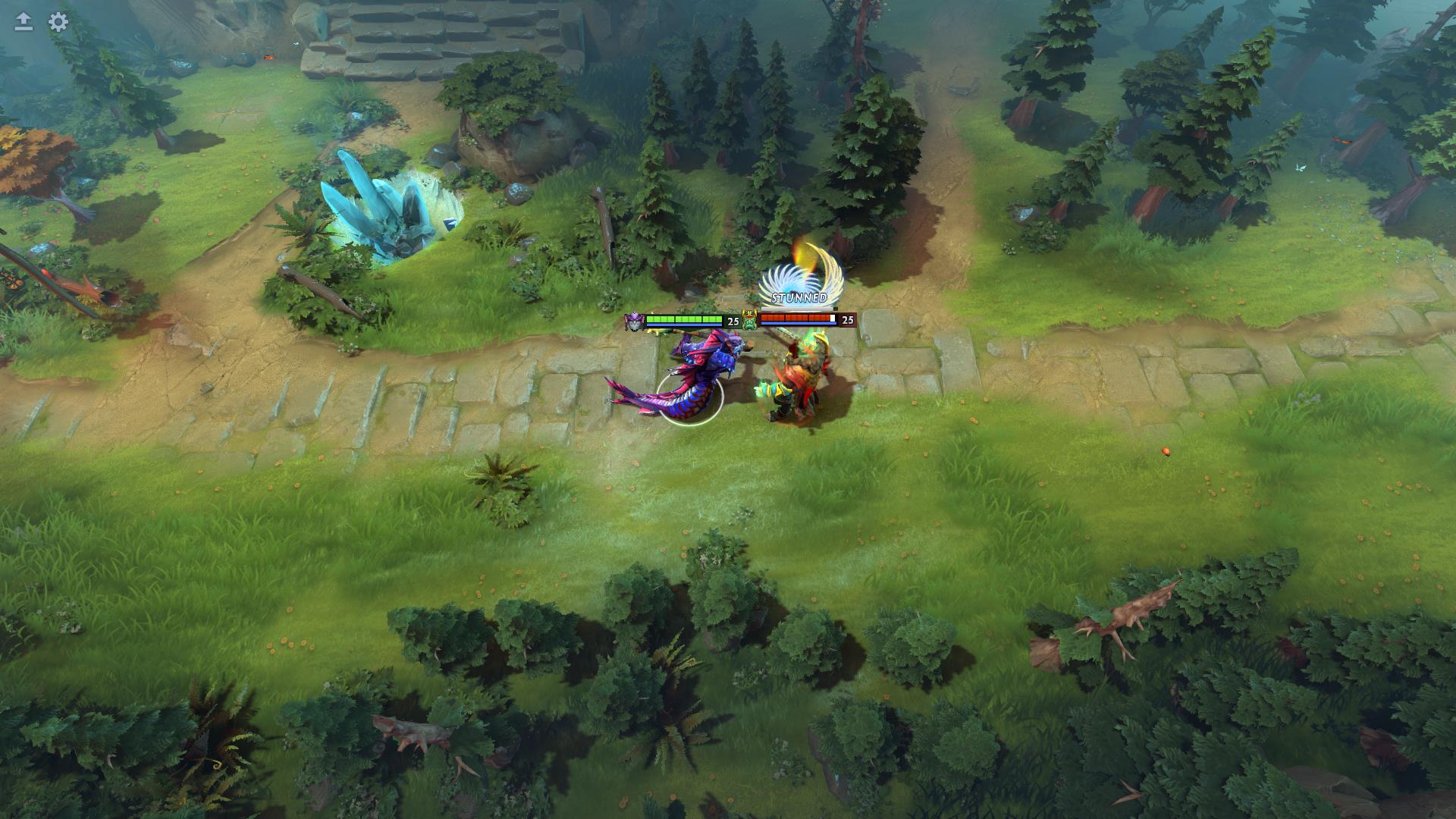
Task: Click the upload arrow icon
Action: pyautogui.click(x=24, y=22)
